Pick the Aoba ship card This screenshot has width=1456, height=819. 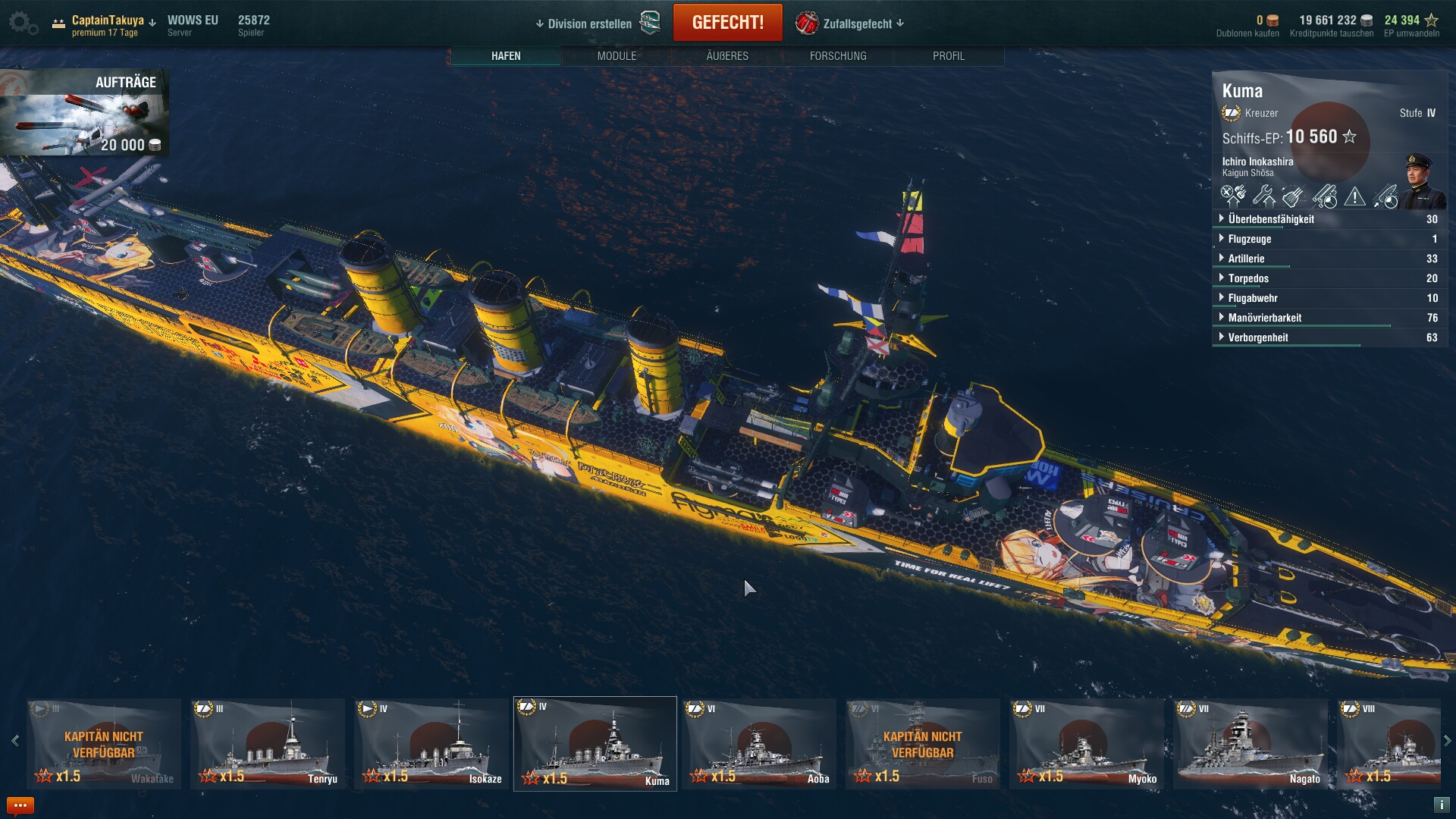(759, 744)
